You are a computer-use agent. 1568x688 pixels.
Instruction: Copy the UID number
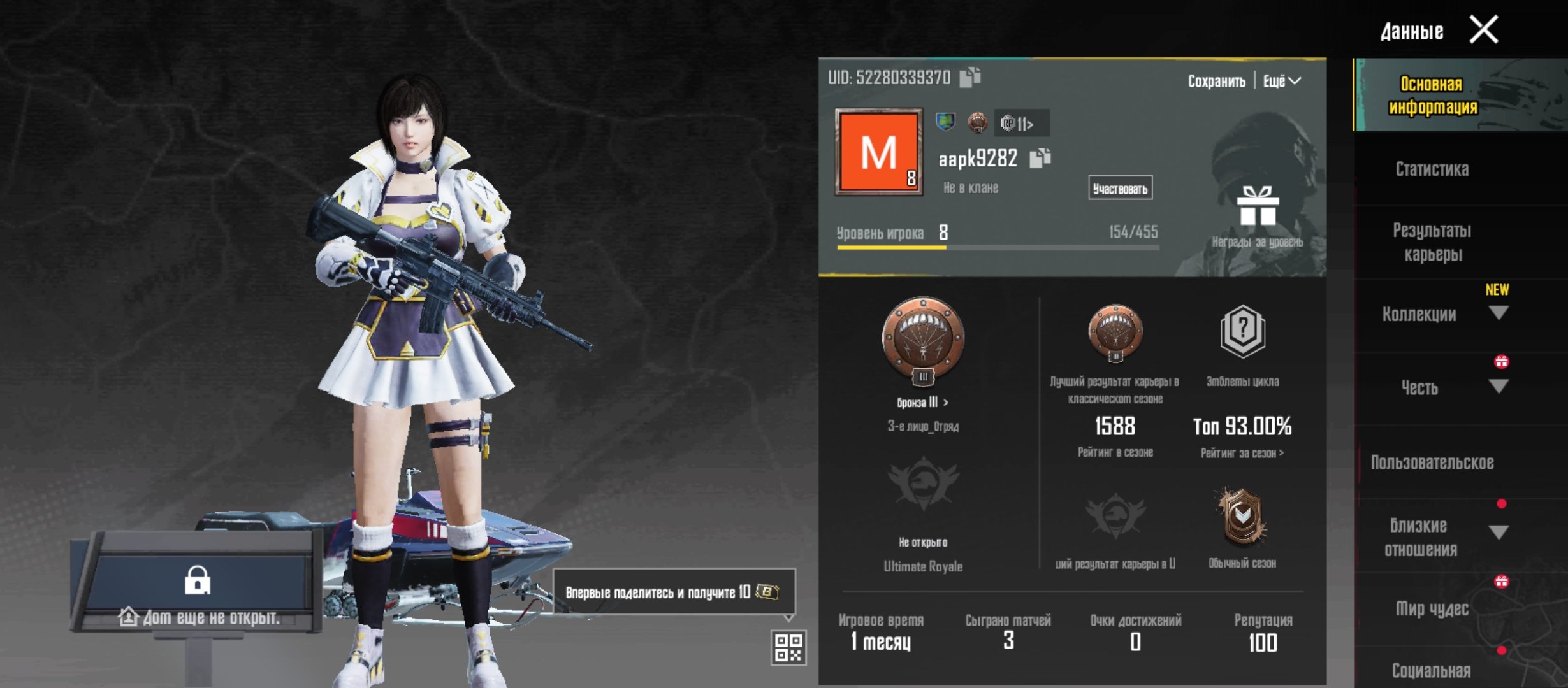pyautogui.click(x=969, y=77)
